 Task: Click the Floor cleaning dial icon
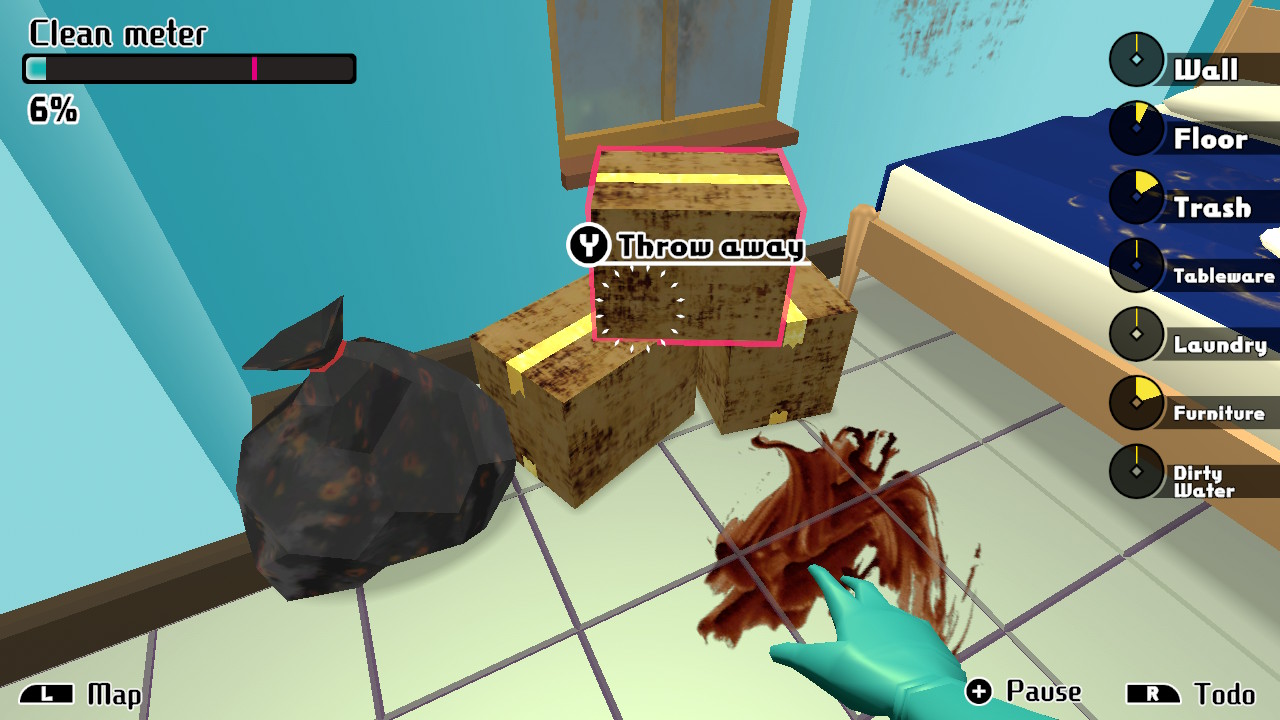tap(1136, 128)
